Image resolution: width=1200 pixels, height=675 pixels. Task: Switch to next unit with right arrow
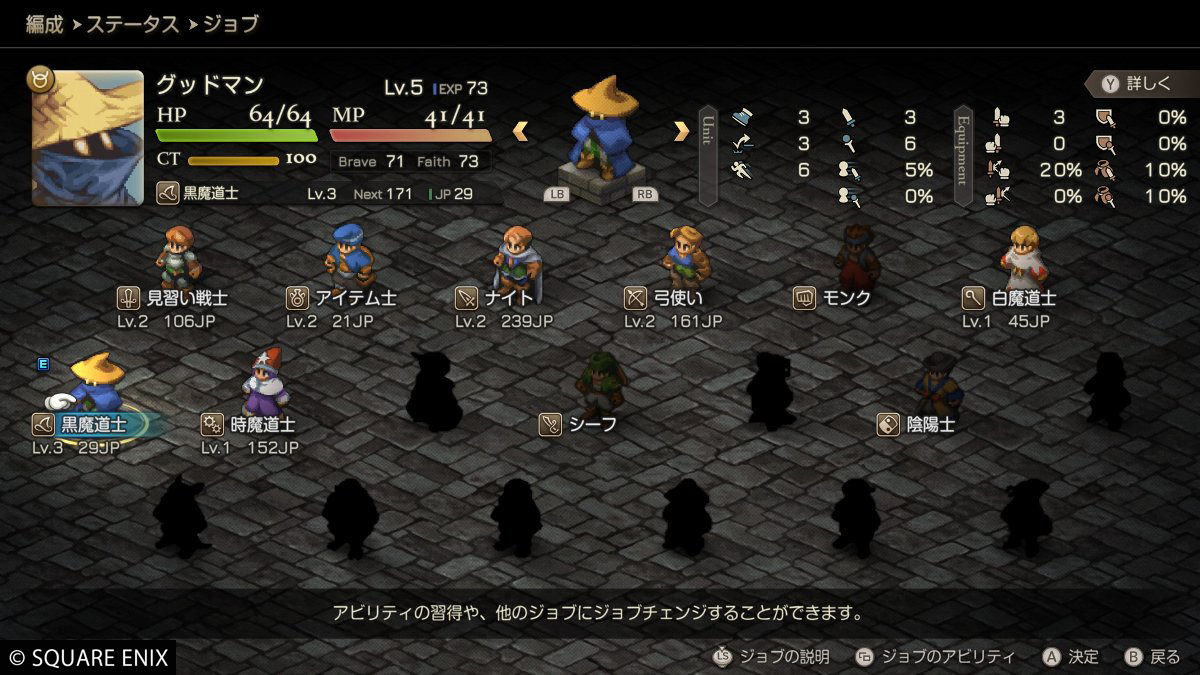pyautogui.click(x=681, y=131)
